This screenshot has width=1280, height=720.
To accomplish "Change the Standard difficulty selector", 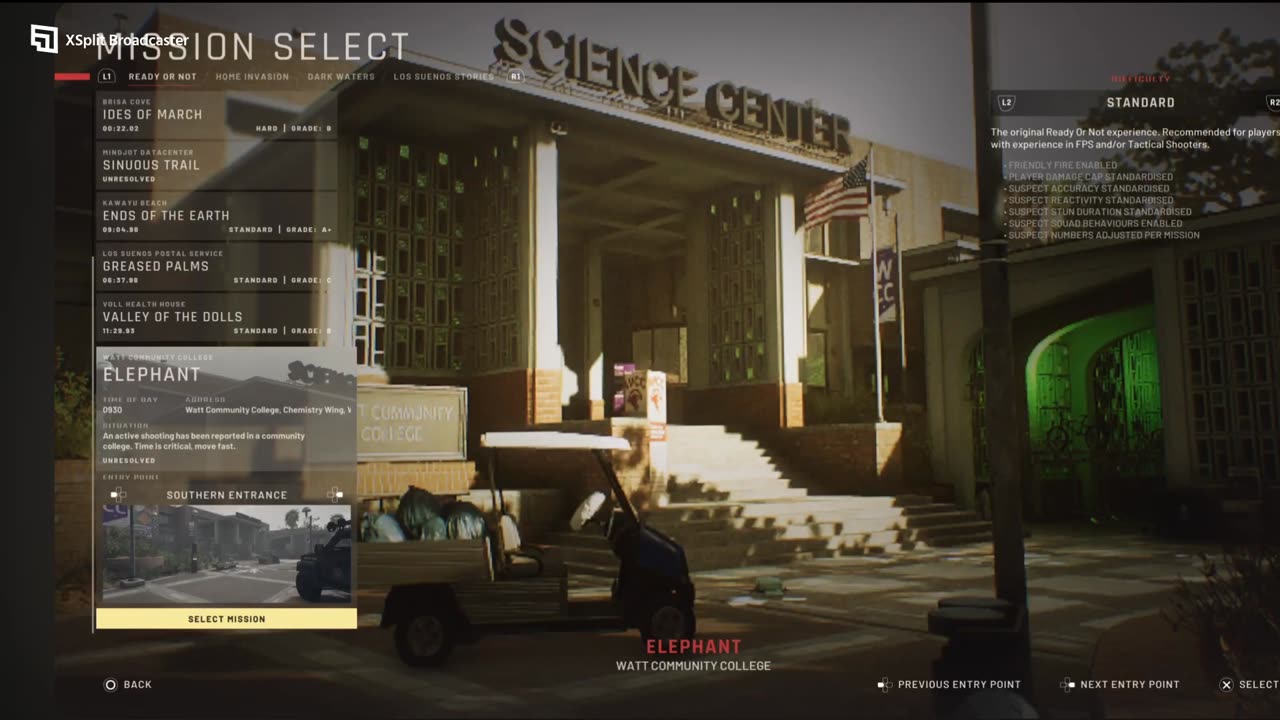I will (x=1140, y=103).
